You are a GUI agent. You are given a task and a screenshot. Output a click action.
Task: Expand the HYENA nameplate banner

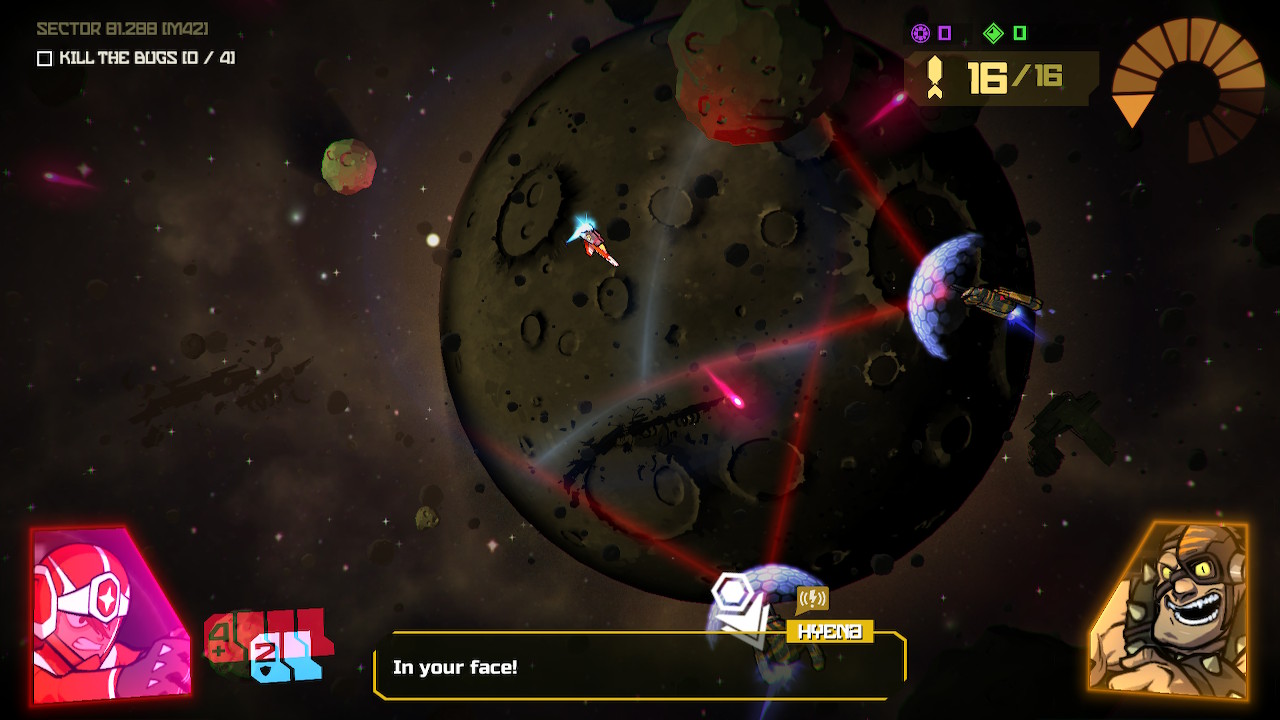click(x=830, y=631)
